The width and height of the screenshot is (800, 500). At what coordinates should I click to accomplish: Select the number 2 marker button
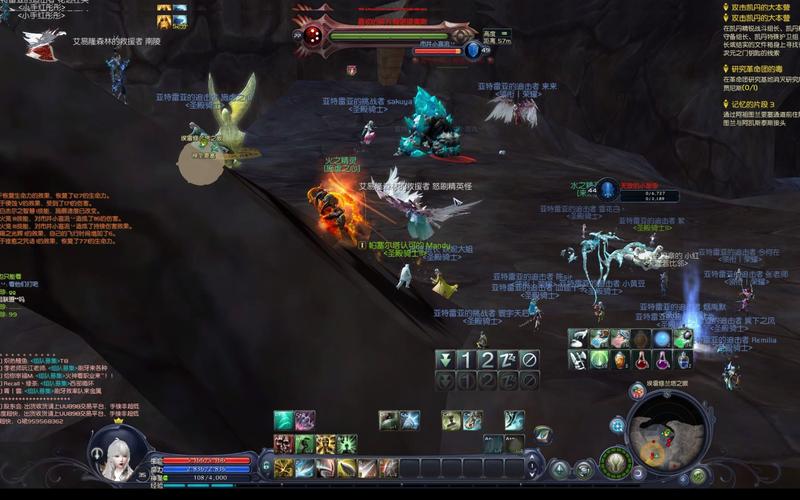(x=486, y=359)
